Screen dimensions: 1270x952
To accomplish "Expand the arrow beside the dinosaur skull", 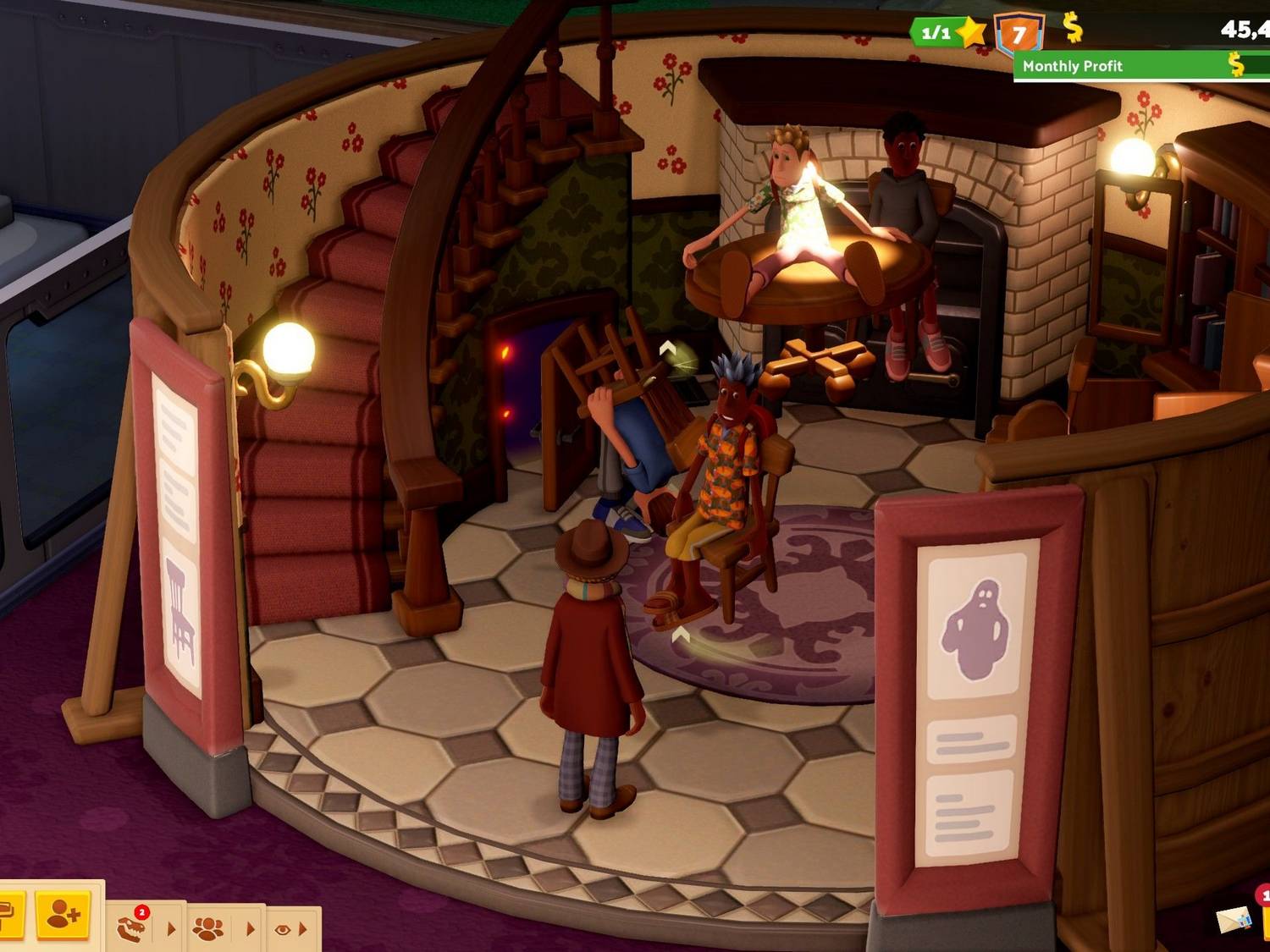I will 172,929.
